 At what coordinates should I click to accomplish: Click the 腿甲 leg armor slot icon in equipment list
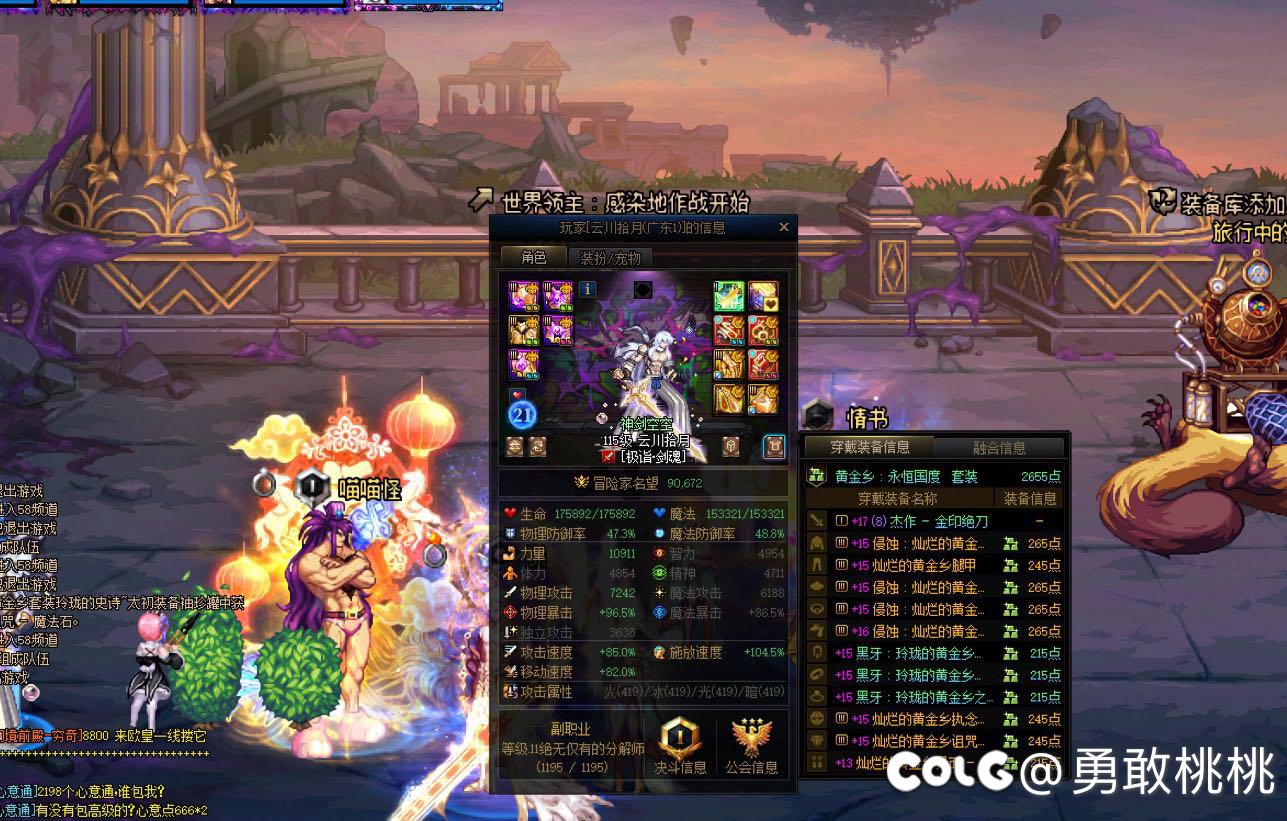coord(815,565)
